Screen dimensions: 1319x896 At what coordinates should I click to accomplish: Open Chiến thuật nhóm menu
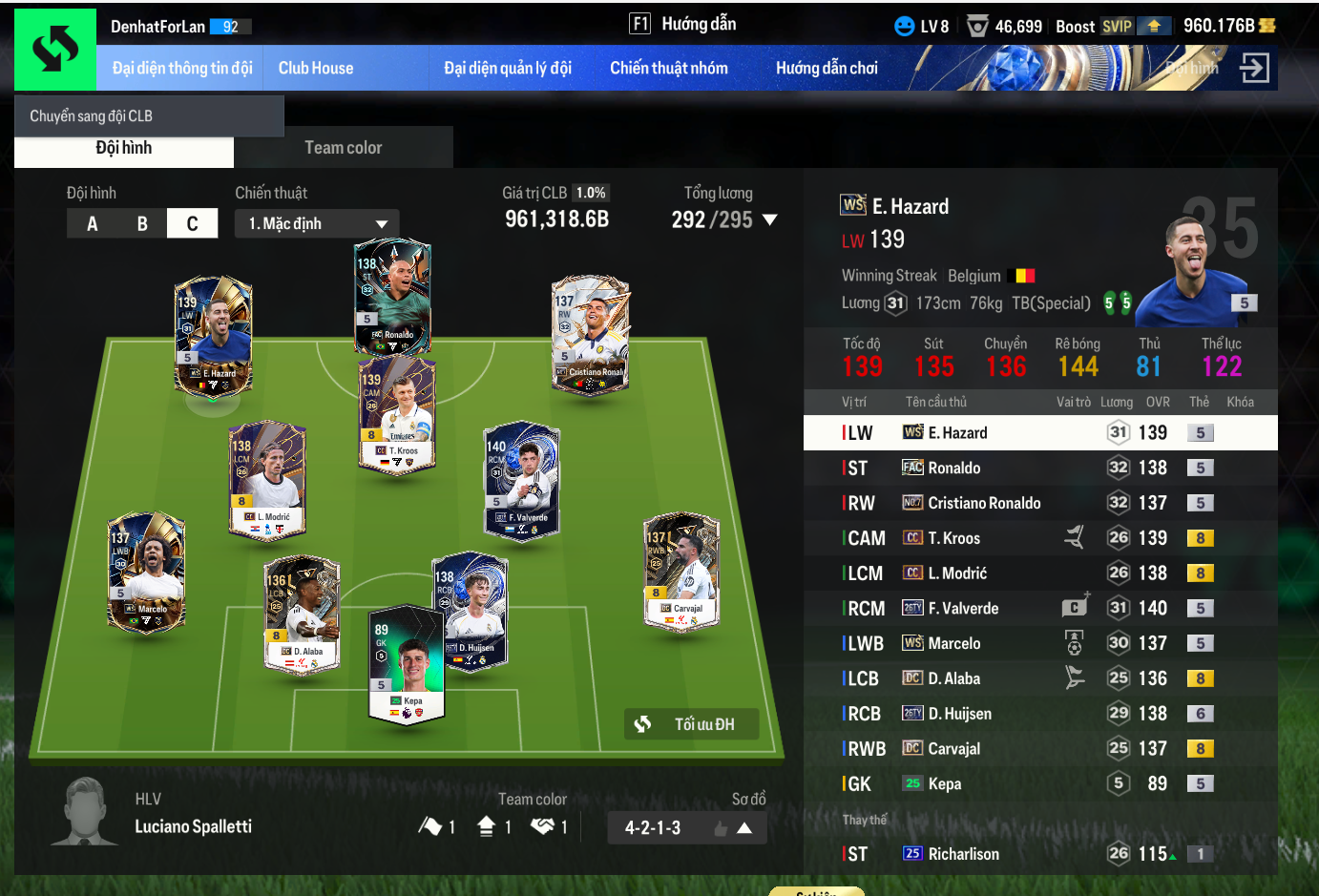point(668,68)
